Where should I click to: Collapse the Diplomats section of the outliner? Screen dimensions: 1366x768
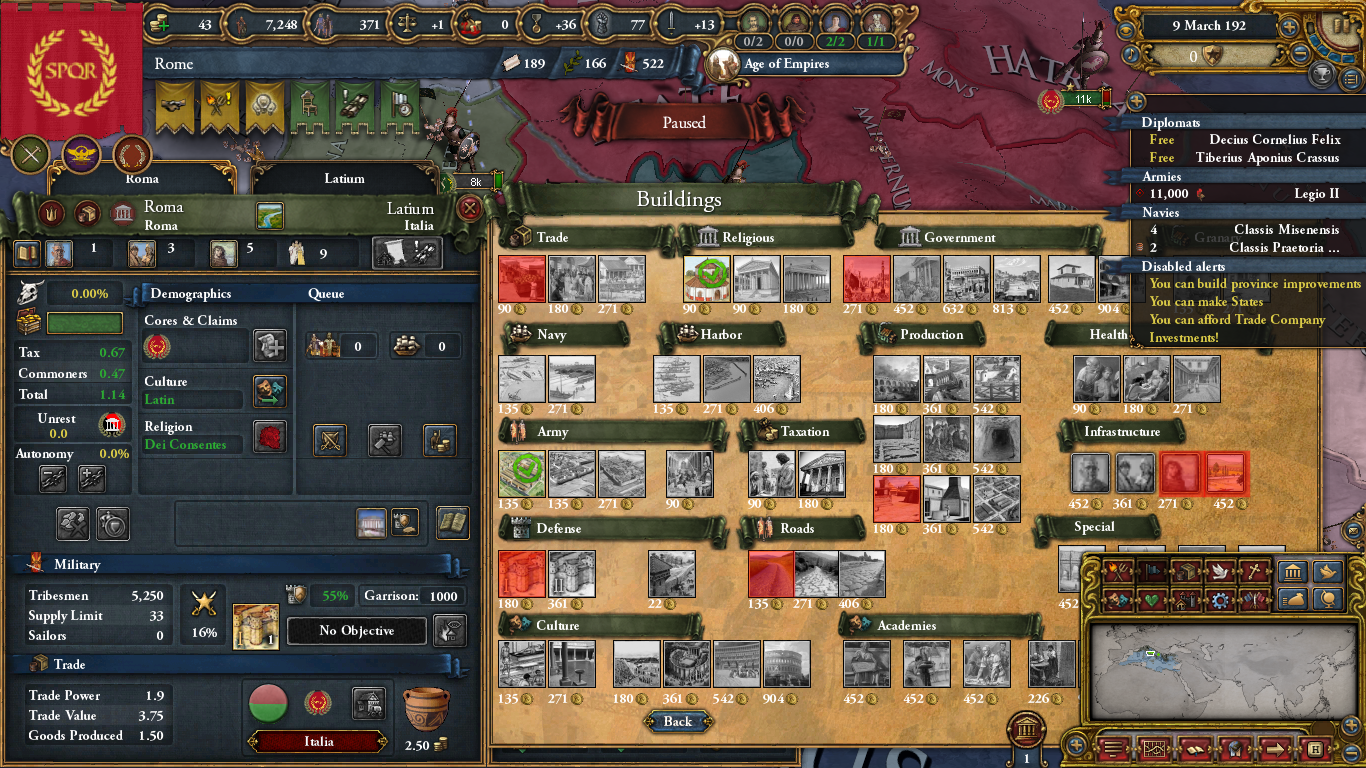coord(1172,122)
